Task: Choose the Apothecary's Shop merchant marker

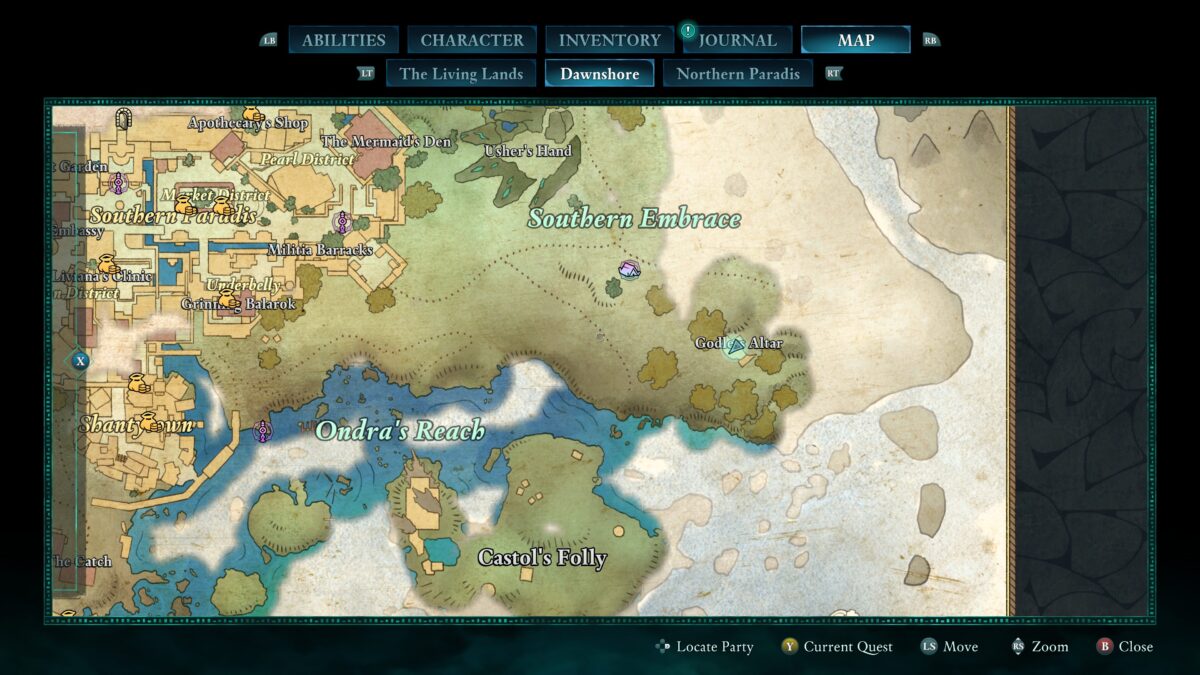Action: click(x=253, y=115)
